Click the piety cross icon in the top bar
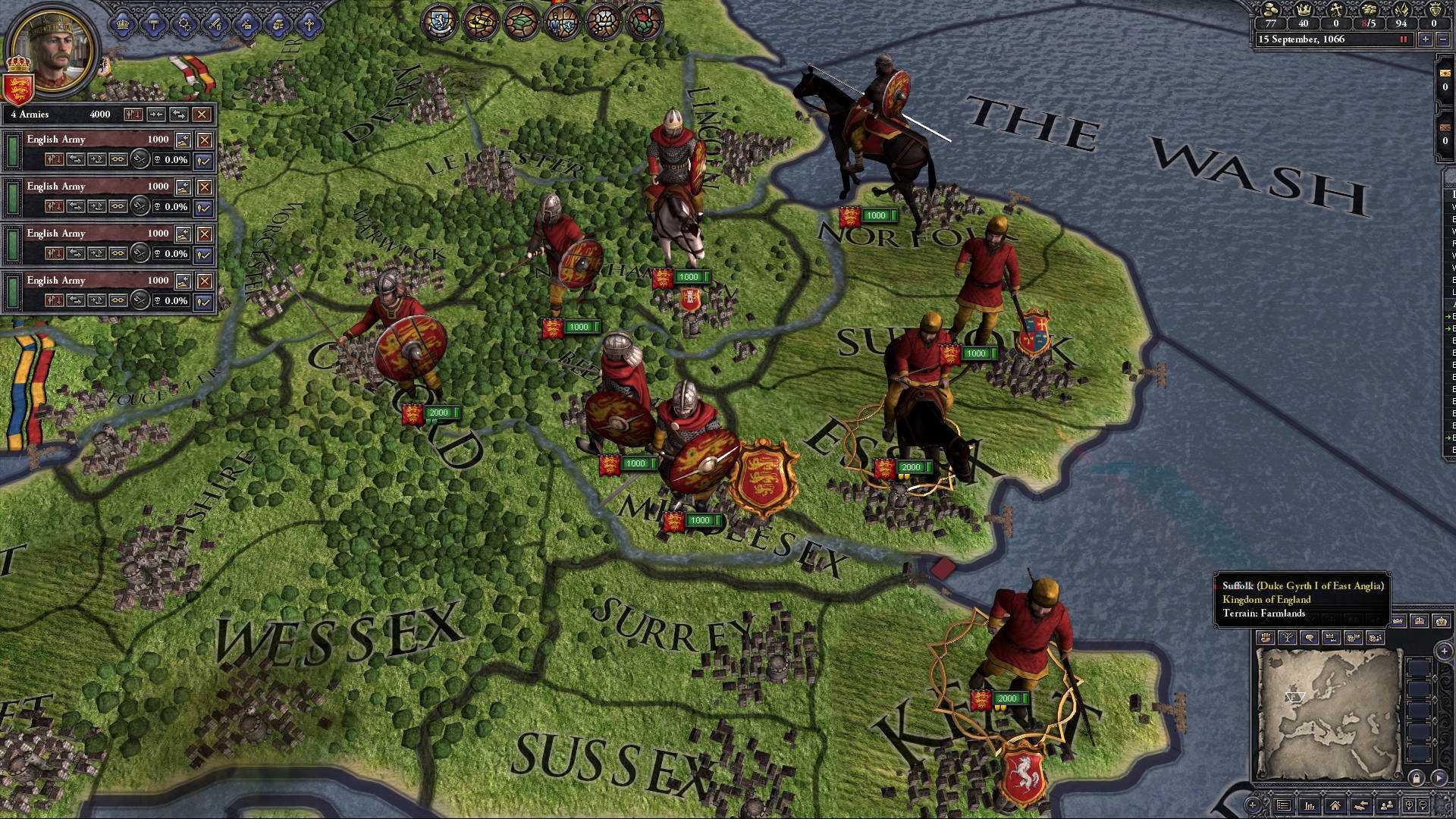This screenshot has height=819, width=1456. [1337, 9]
